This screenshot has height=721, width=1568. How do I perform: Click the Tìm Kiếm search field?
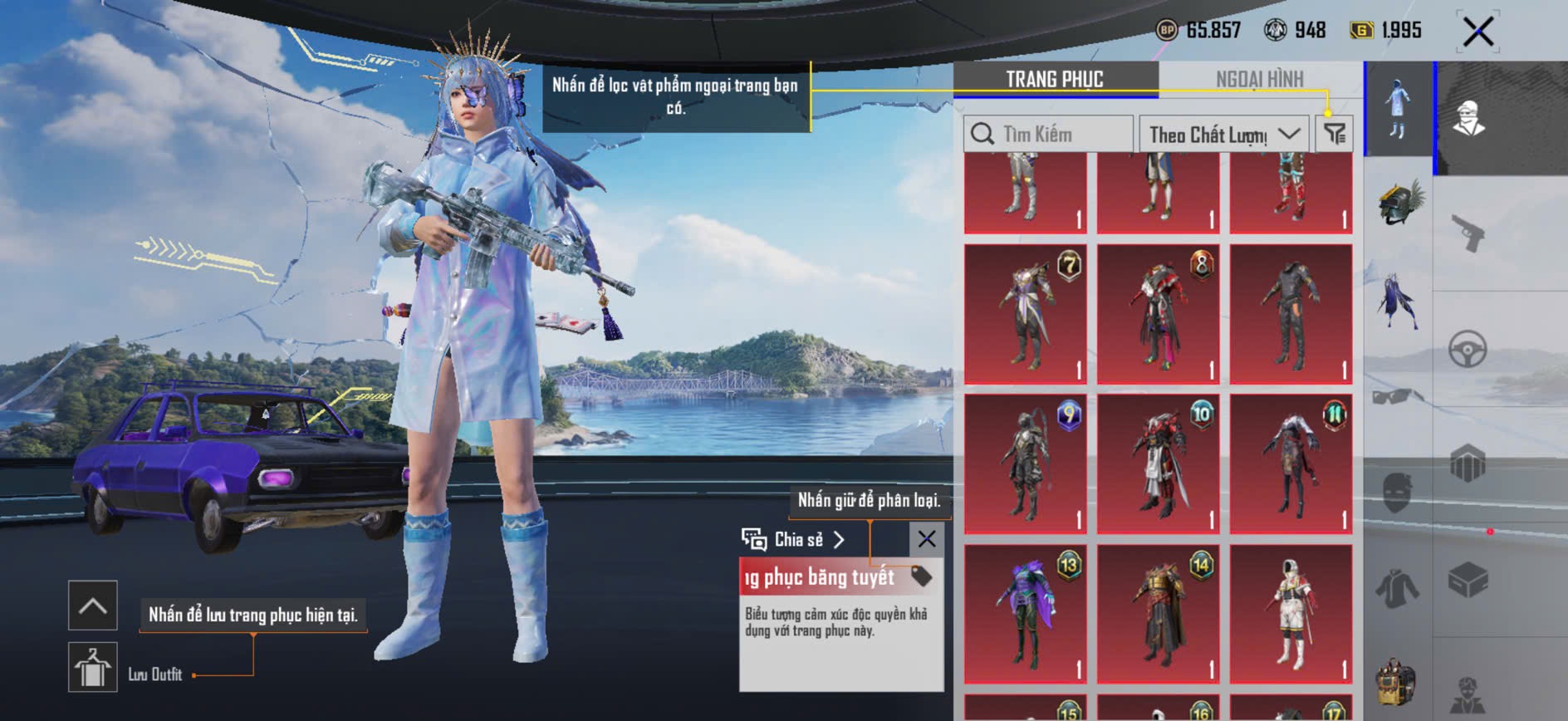pos(1048,134)
